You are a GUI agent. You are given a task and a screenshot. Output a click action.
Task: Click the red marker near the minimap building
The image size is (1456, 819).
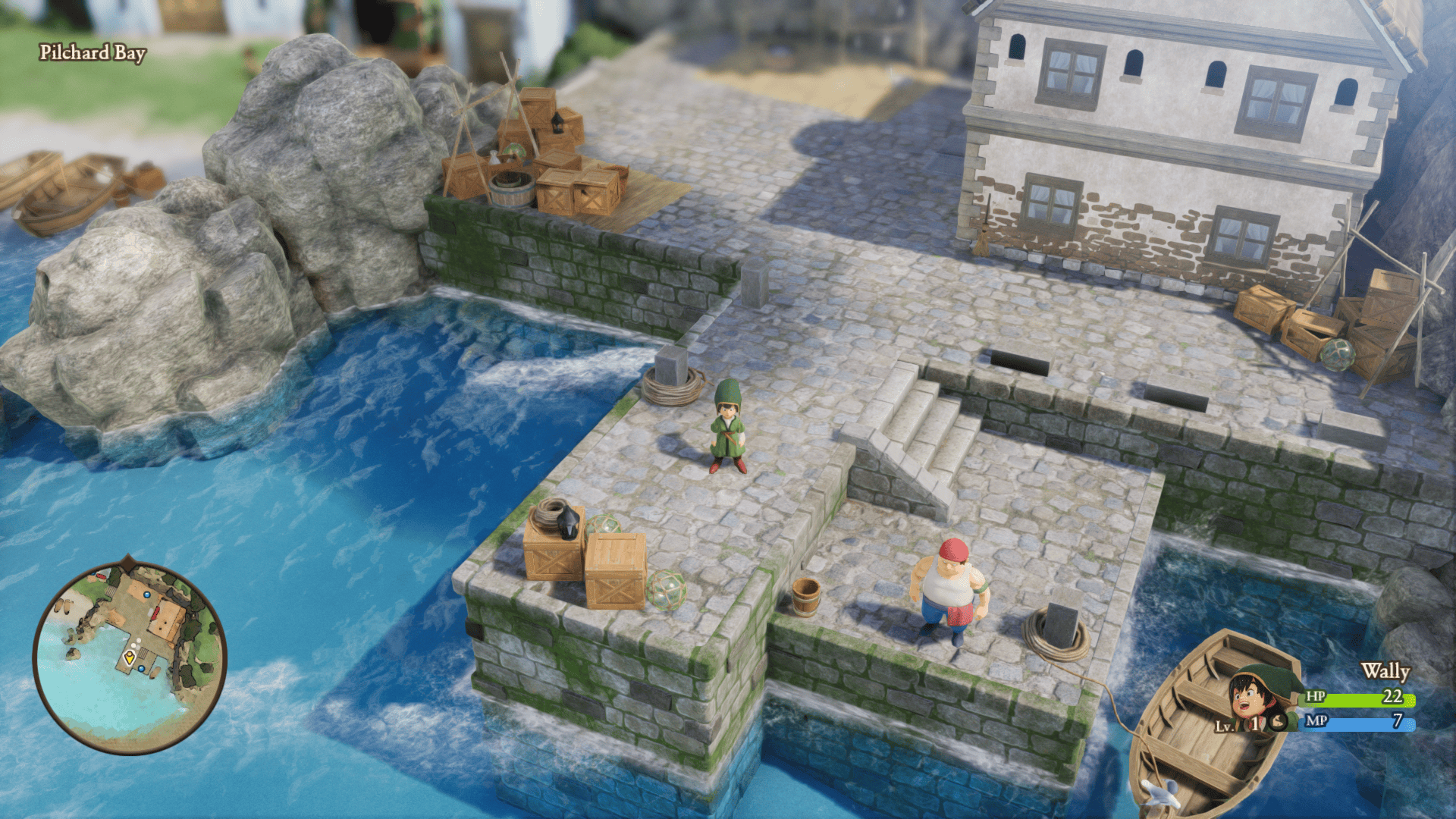(x=154, y=613)
